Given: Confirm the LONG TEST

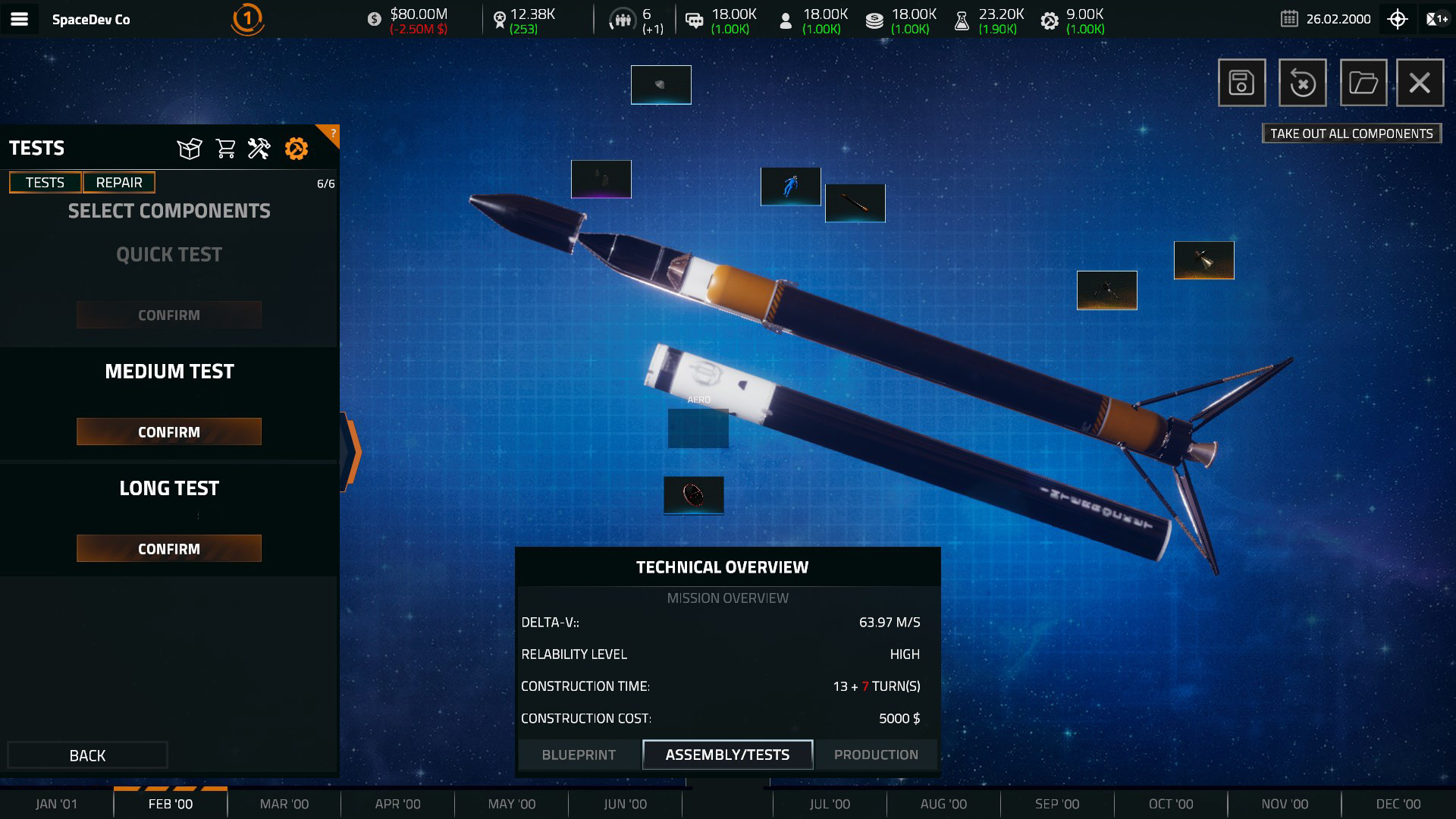Looking at the screenshot, I should (168, 548).
